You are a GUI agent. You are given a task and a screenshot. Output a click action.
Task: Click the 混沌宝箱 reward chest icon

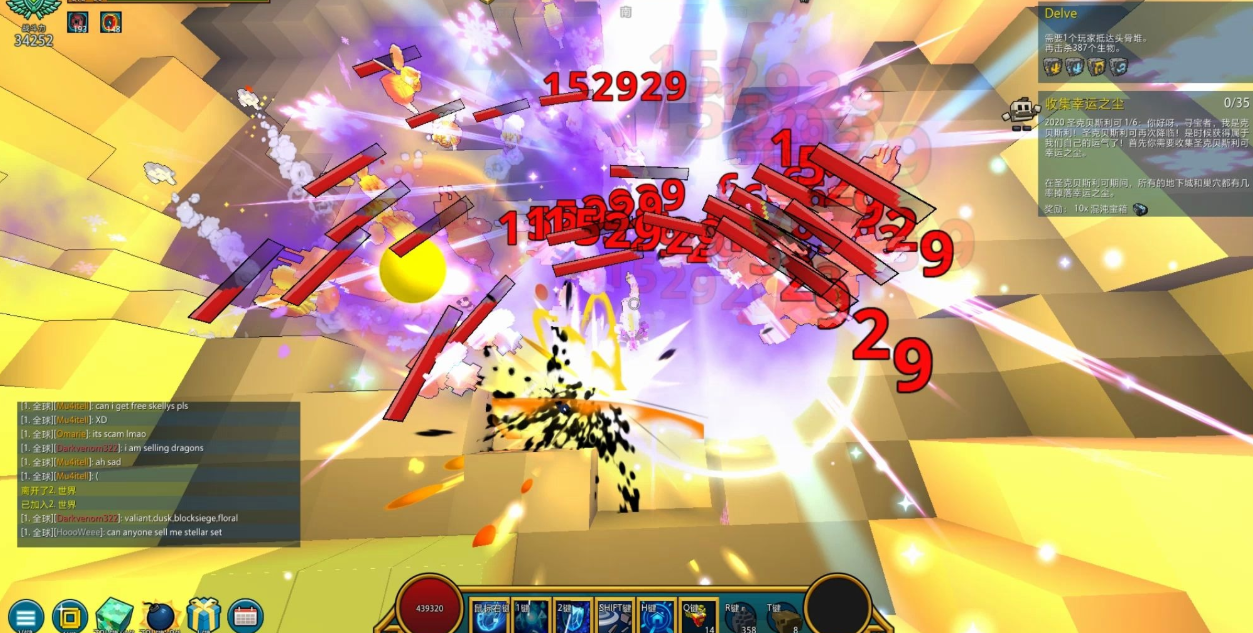[1139, 209]
